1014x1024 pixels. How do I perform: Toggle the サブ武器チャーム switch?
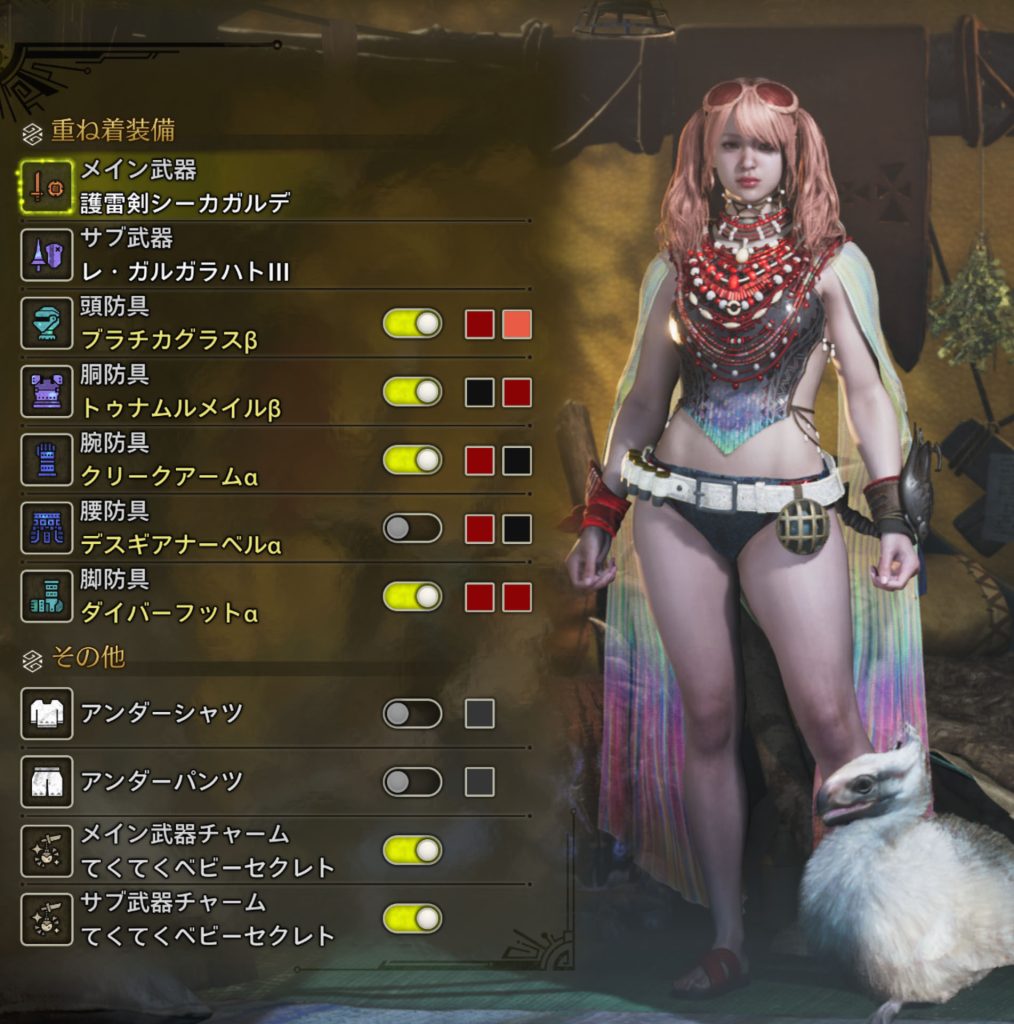412,918
